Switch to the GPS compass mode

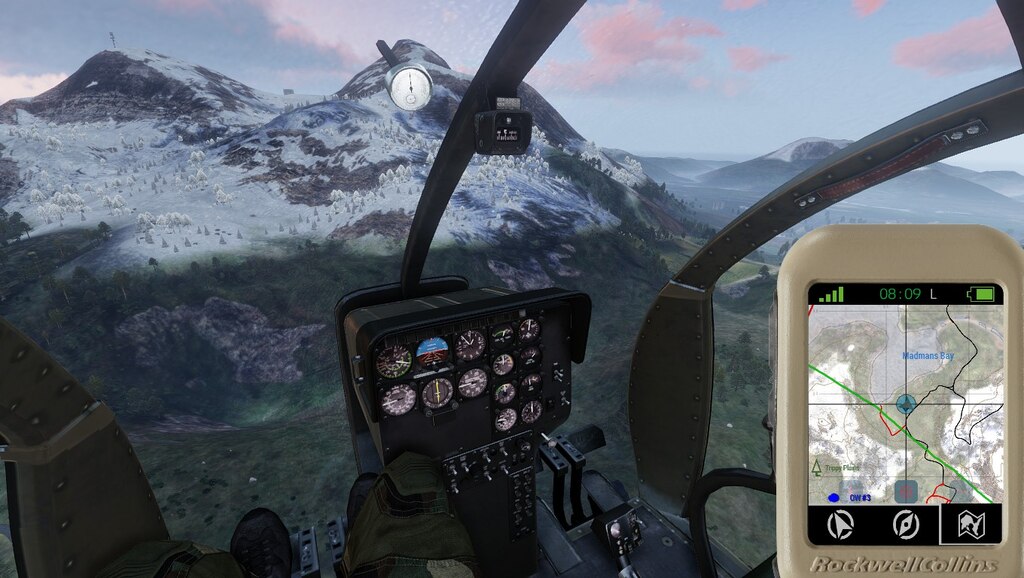(x=906, y=523)
